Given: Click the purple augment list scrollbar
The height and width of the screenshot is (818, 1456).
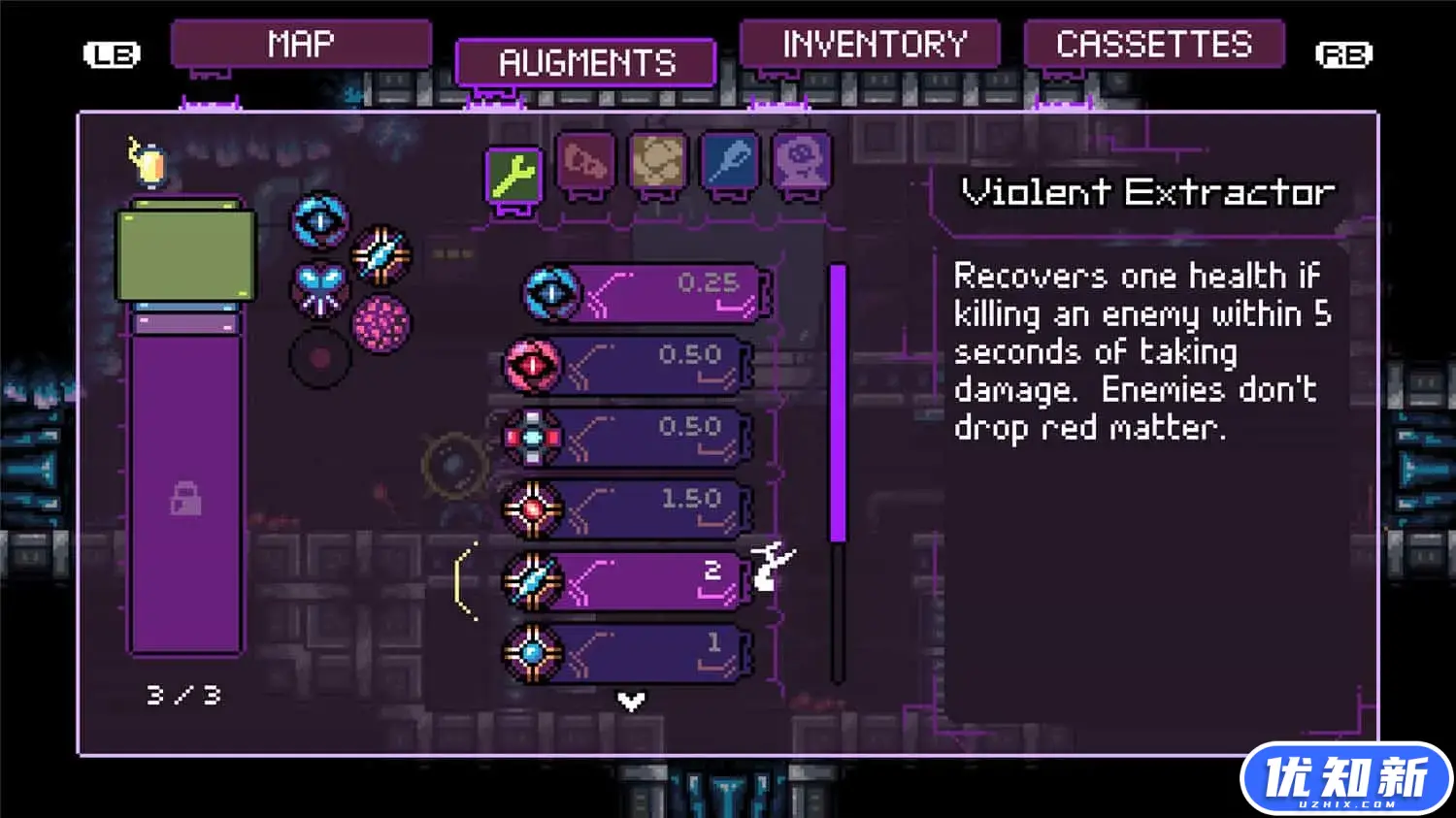Looking at the screenshot, I should click(x=839, y=403).
